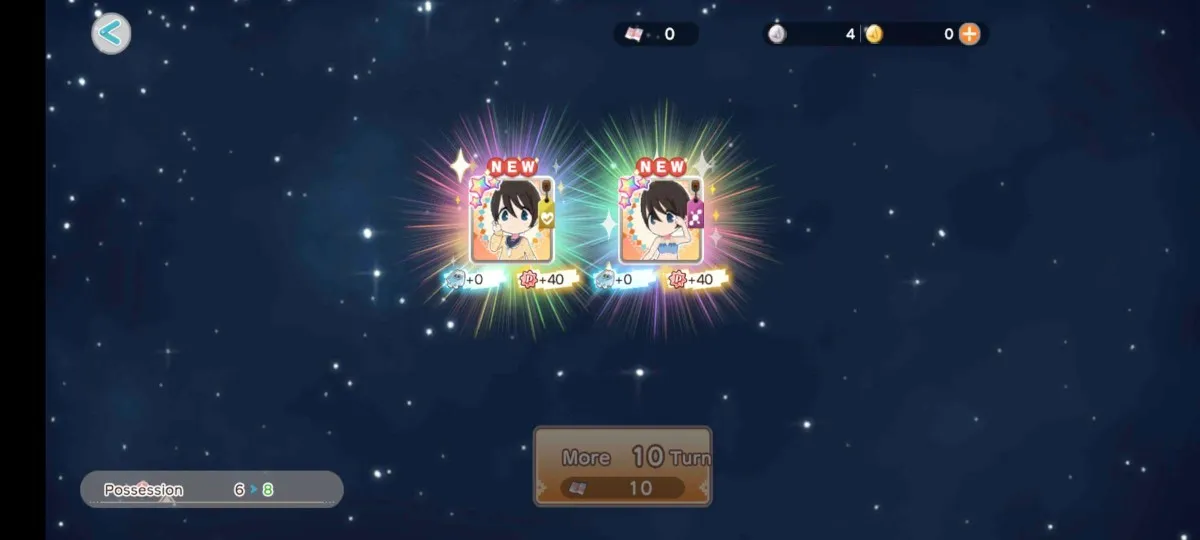Draw again with More 10 Turn button
This screenshot has height=540, width=1200.
tap(622, 466)
